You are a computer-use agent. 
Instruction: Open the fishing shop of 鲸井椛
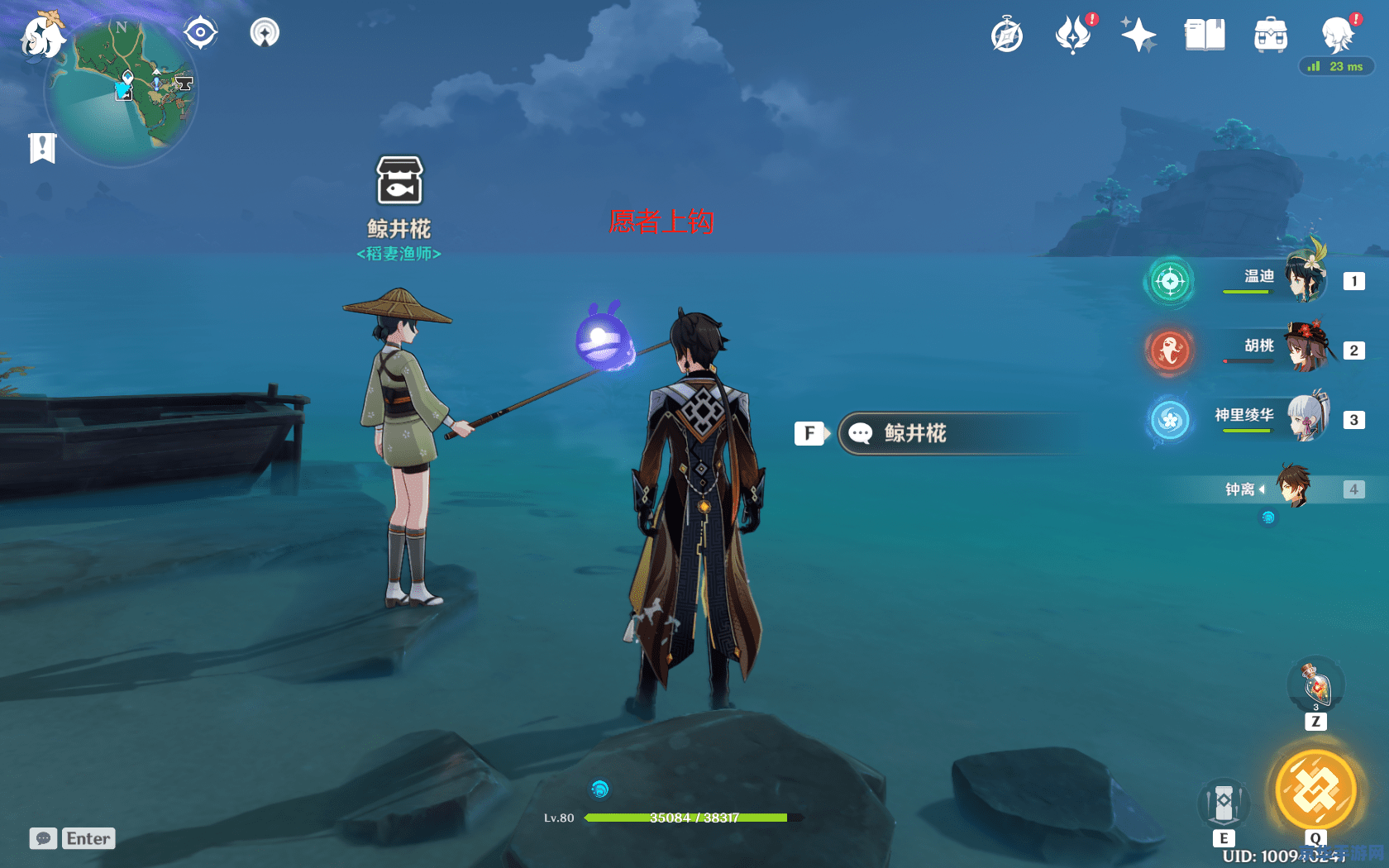(x=400, y=178)
